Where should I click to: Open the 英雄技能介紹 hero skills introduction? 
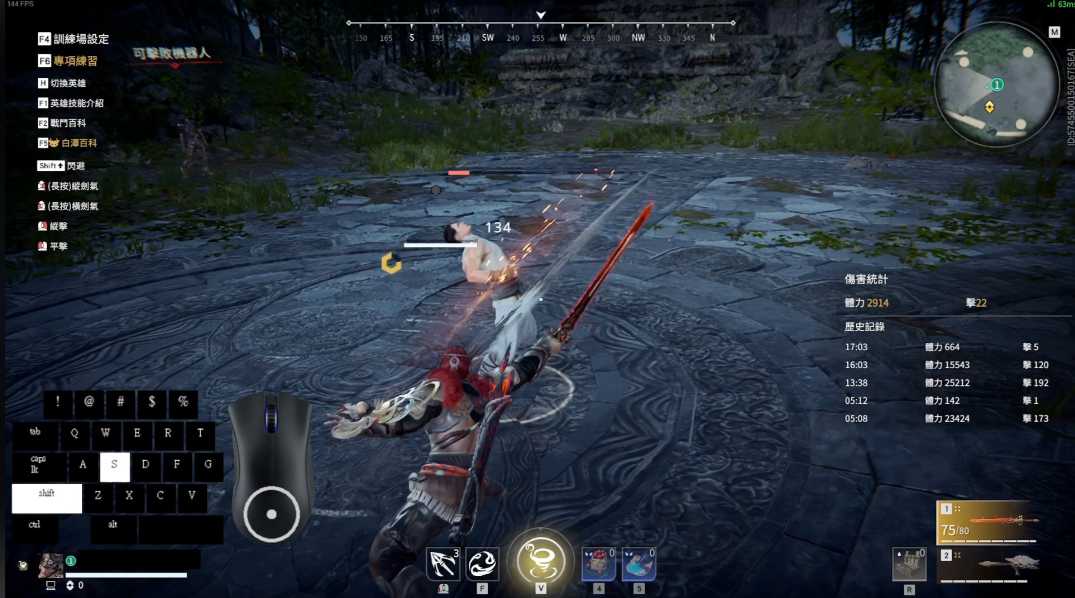pyautogui.click(x=76, y=103)
